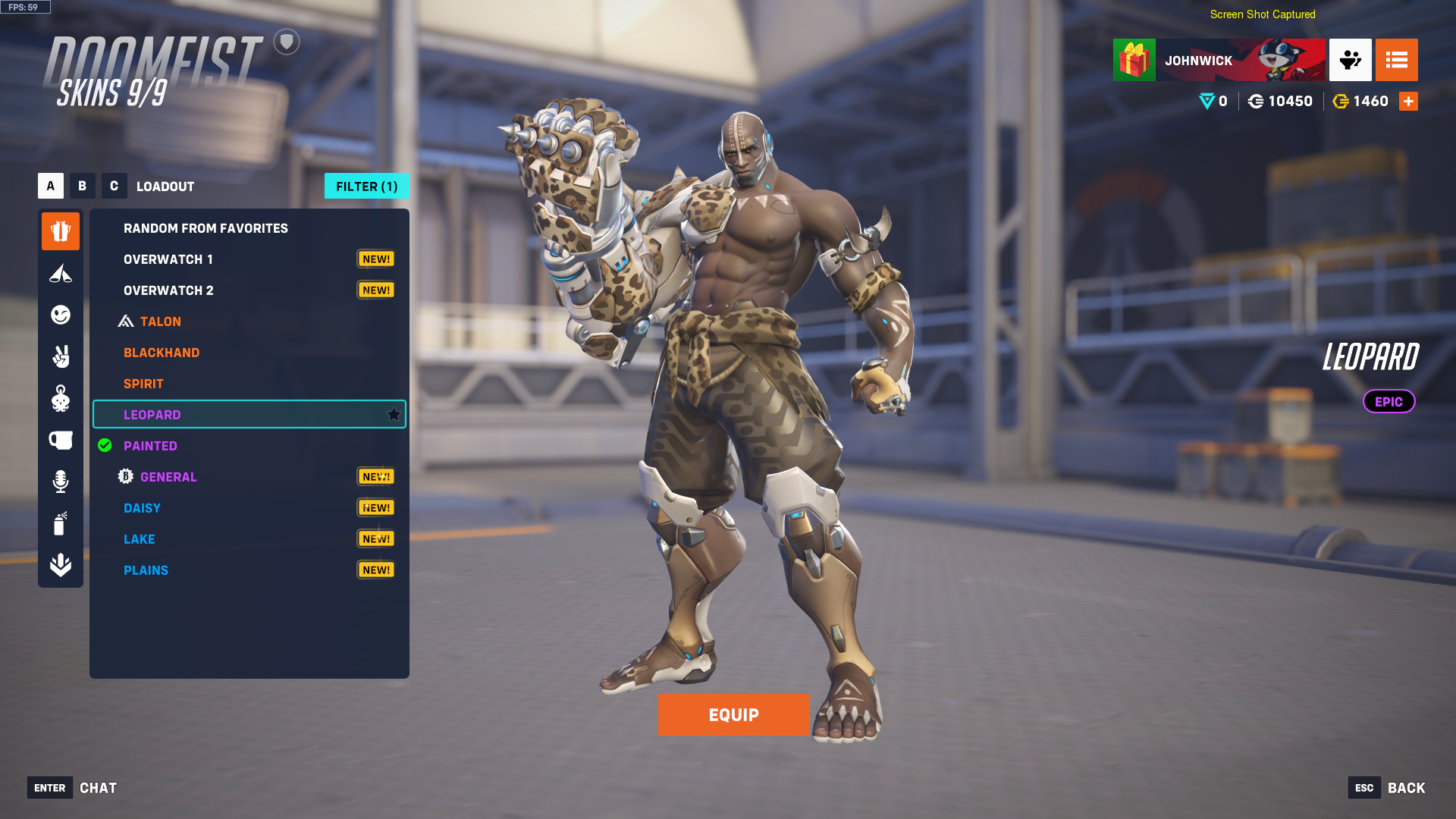Toggle favorite star on Leopard skin
Screen dimensions: 1456x819
[x=394, y=414]
